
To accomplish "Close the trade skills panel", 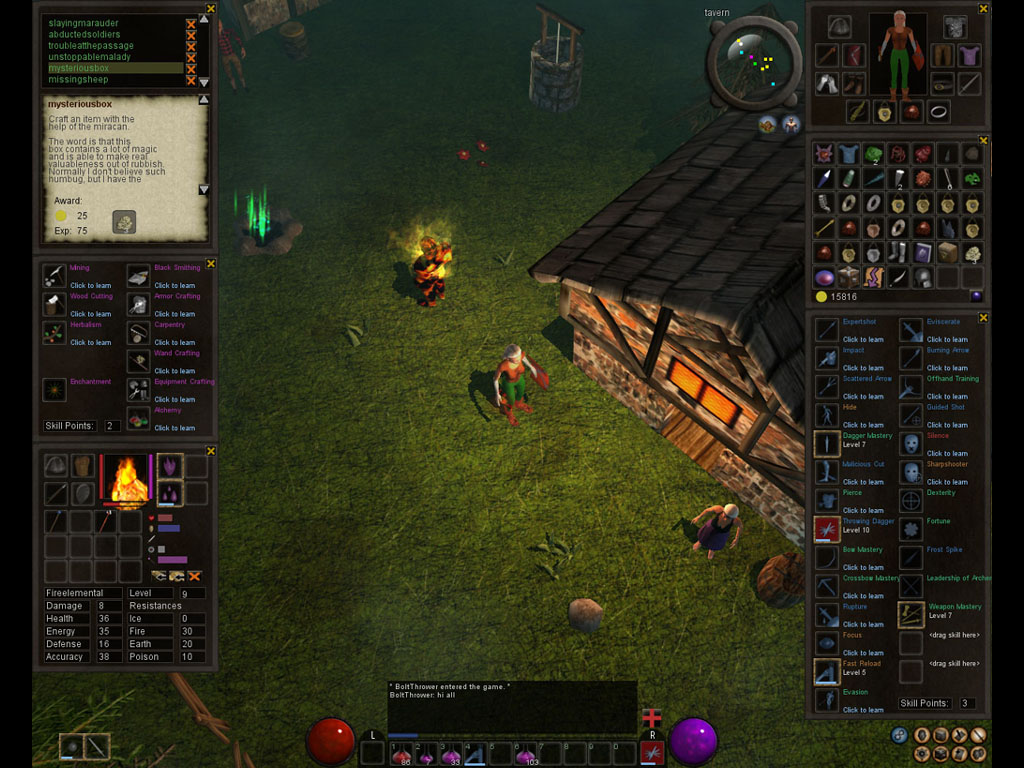I will click(211, 264).
